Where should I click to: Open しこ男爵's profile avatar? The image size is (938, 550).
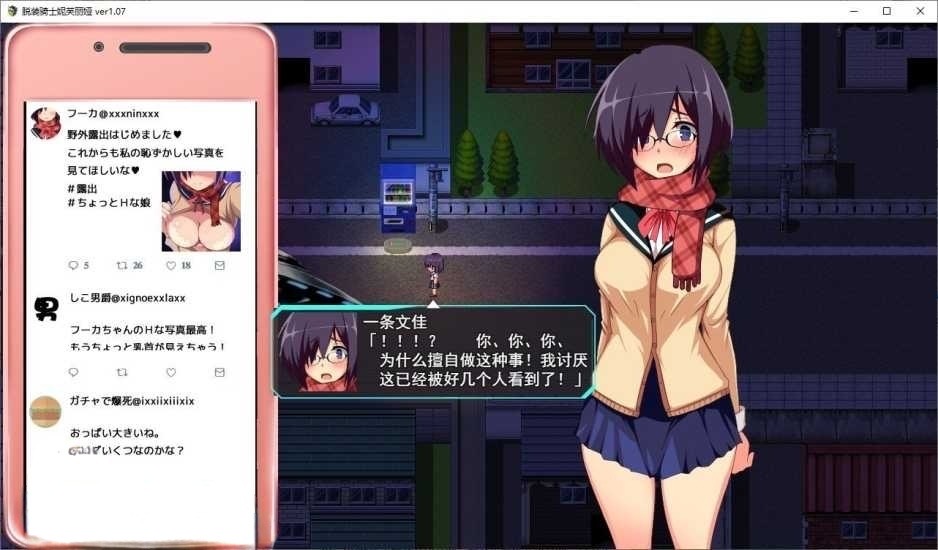click(46, 308)
